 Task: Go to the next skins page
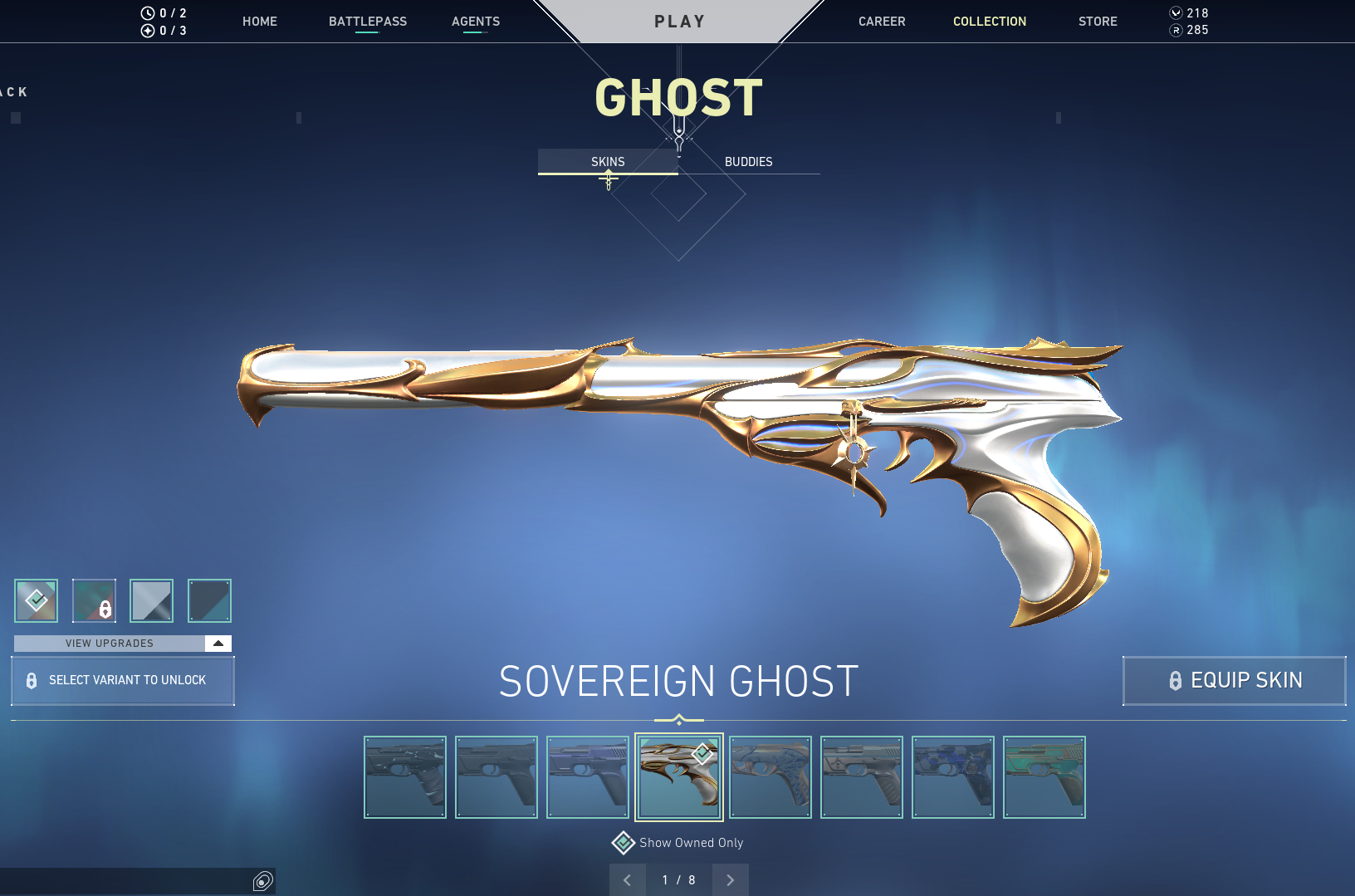(x=731, y=880)
